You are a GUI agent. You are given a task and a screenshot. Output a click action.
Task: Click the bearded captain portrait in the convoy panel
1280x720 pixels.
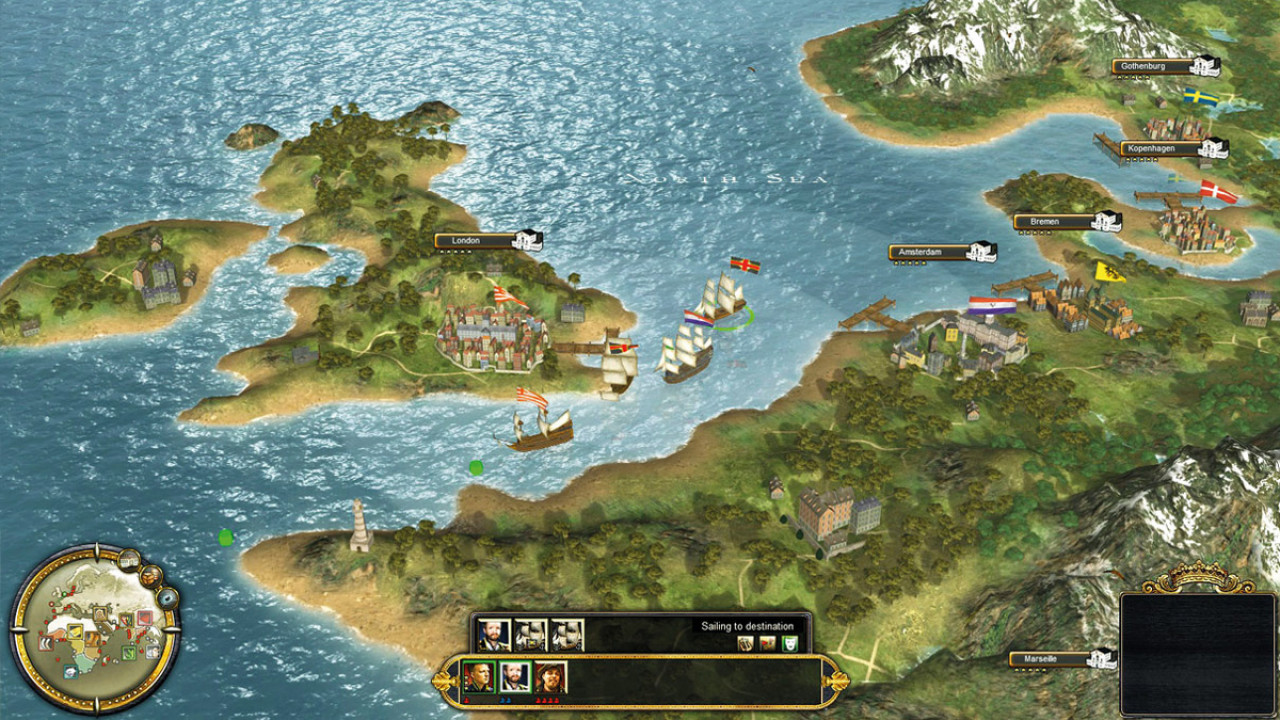click(x=493, y=635)
